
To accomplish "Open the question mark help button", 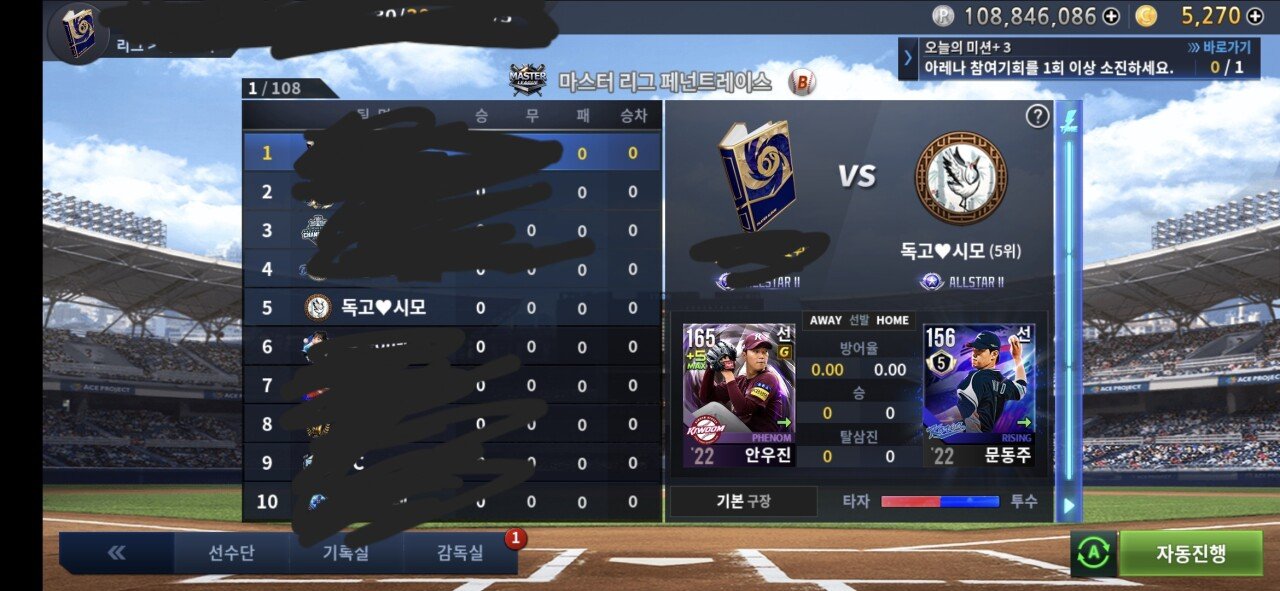I will pyautogui.click(x=1037, y=116).
